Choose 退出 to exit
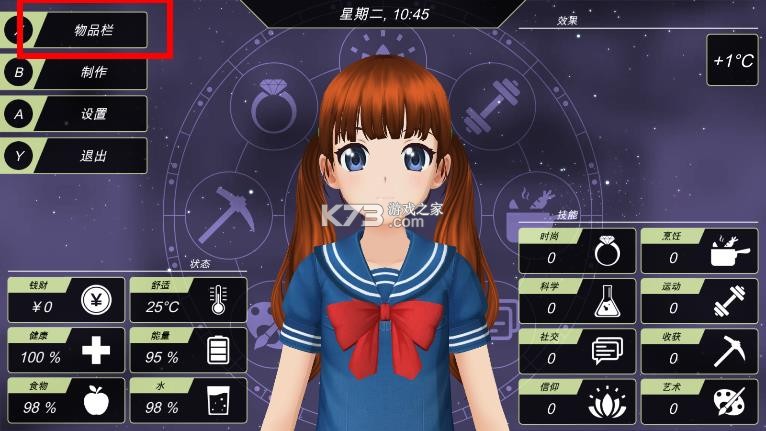 coord(92,156)
